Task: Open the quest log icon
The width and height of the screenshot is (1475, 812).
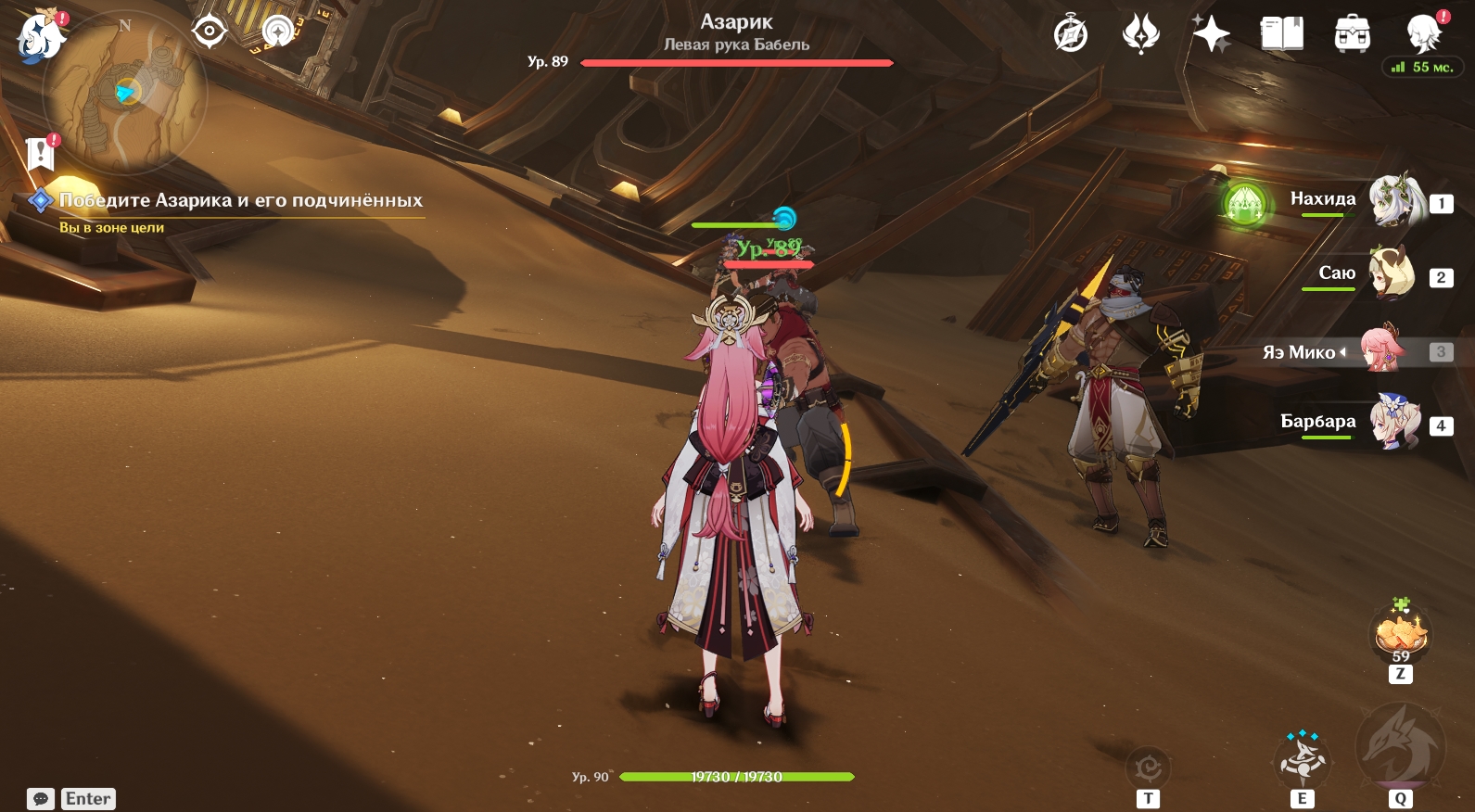Action: click(x=41, y=153)
